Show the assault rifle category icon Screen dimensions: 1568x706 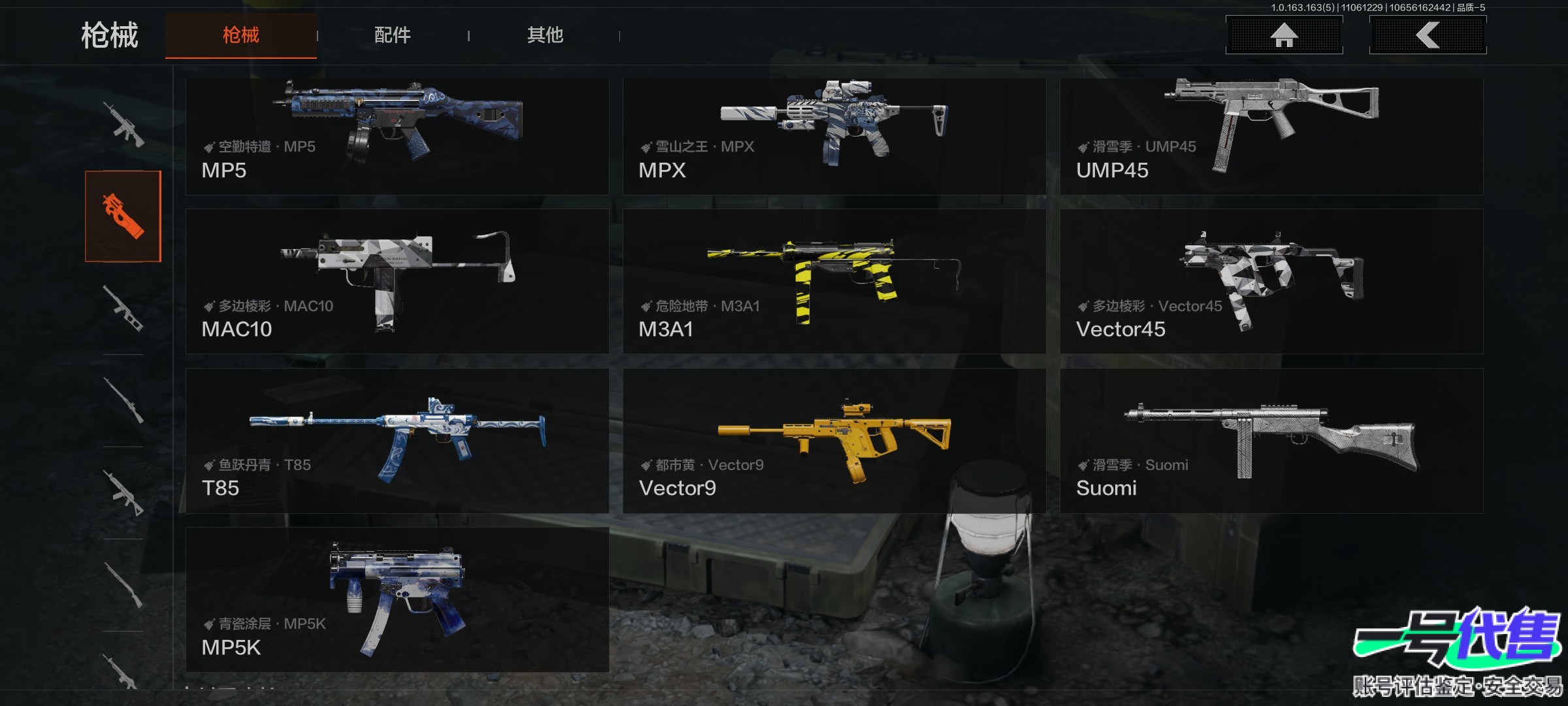[123, 124]
